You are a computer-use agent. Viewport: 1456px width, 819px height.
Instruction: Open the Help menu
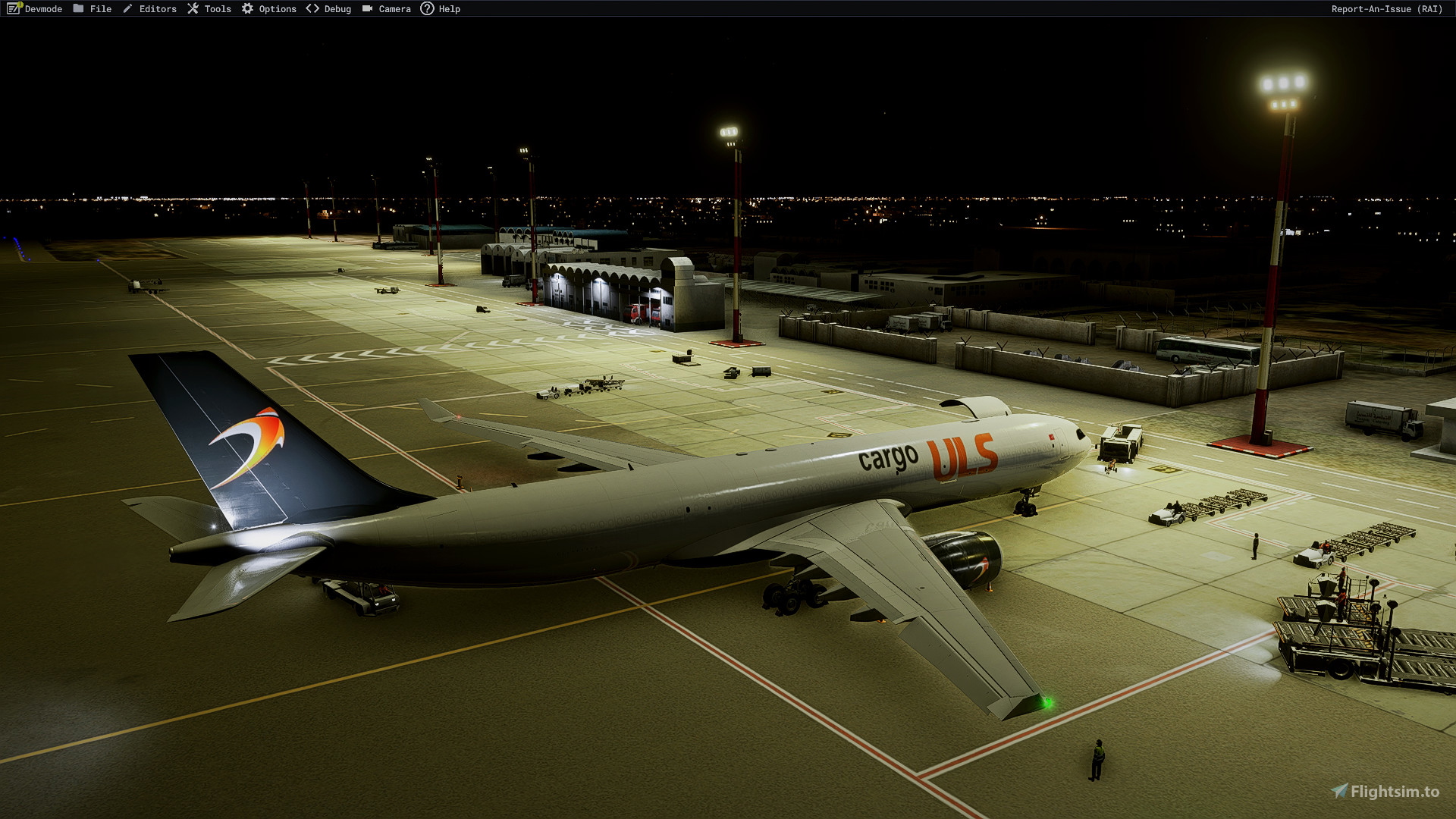[450, 8]
